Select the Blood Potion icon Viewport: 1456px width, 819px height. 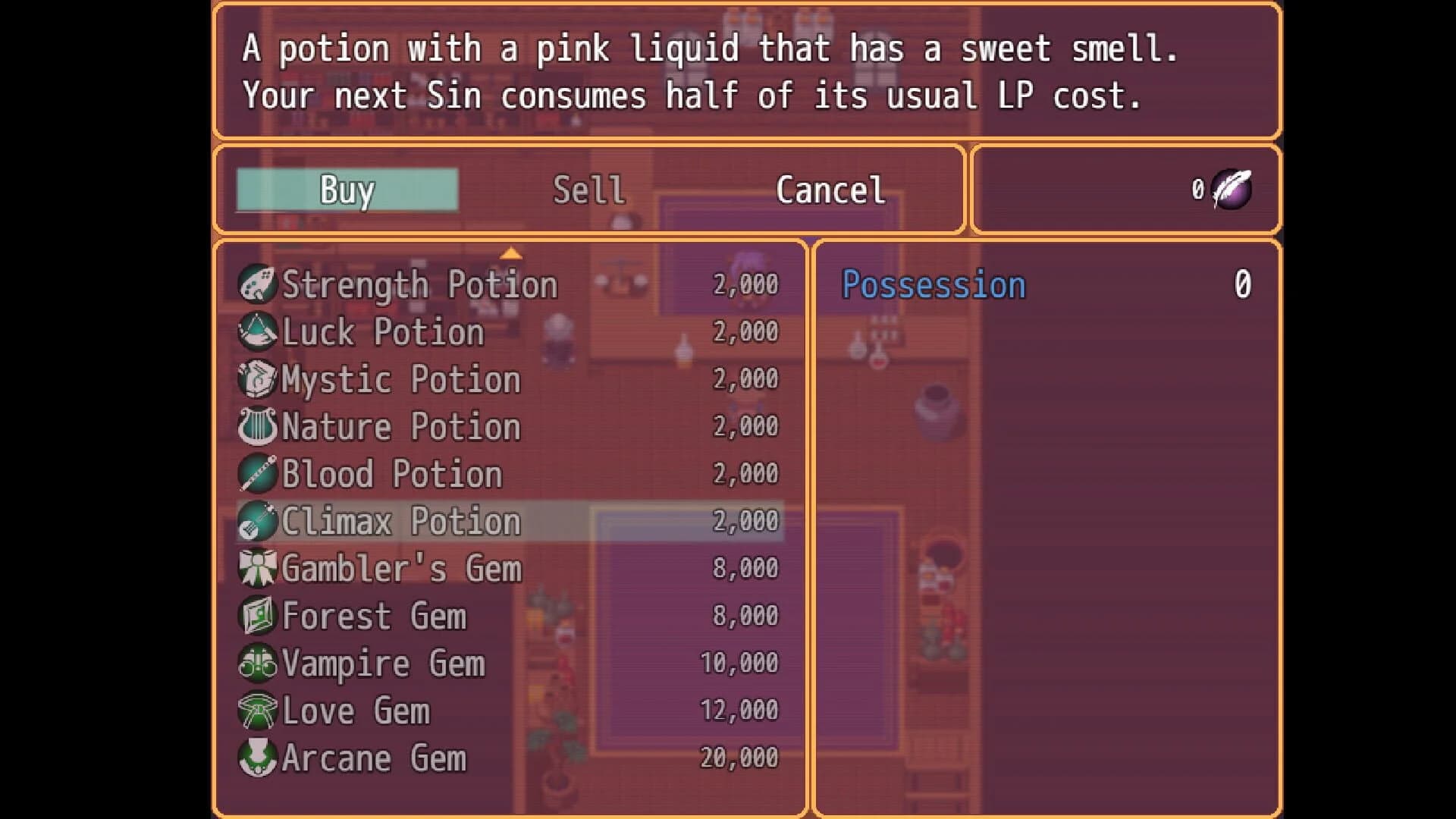tap(259, 473)
